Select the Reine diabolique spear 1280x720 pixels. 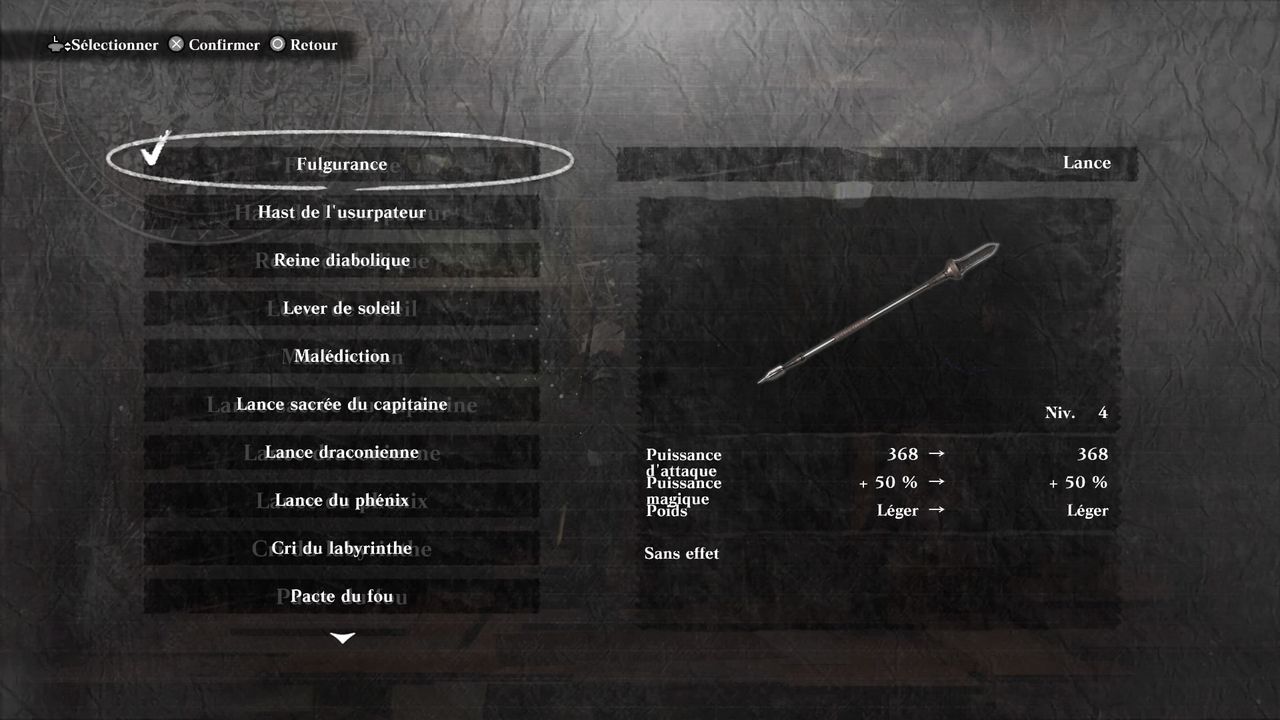click(x=341, y=260)
